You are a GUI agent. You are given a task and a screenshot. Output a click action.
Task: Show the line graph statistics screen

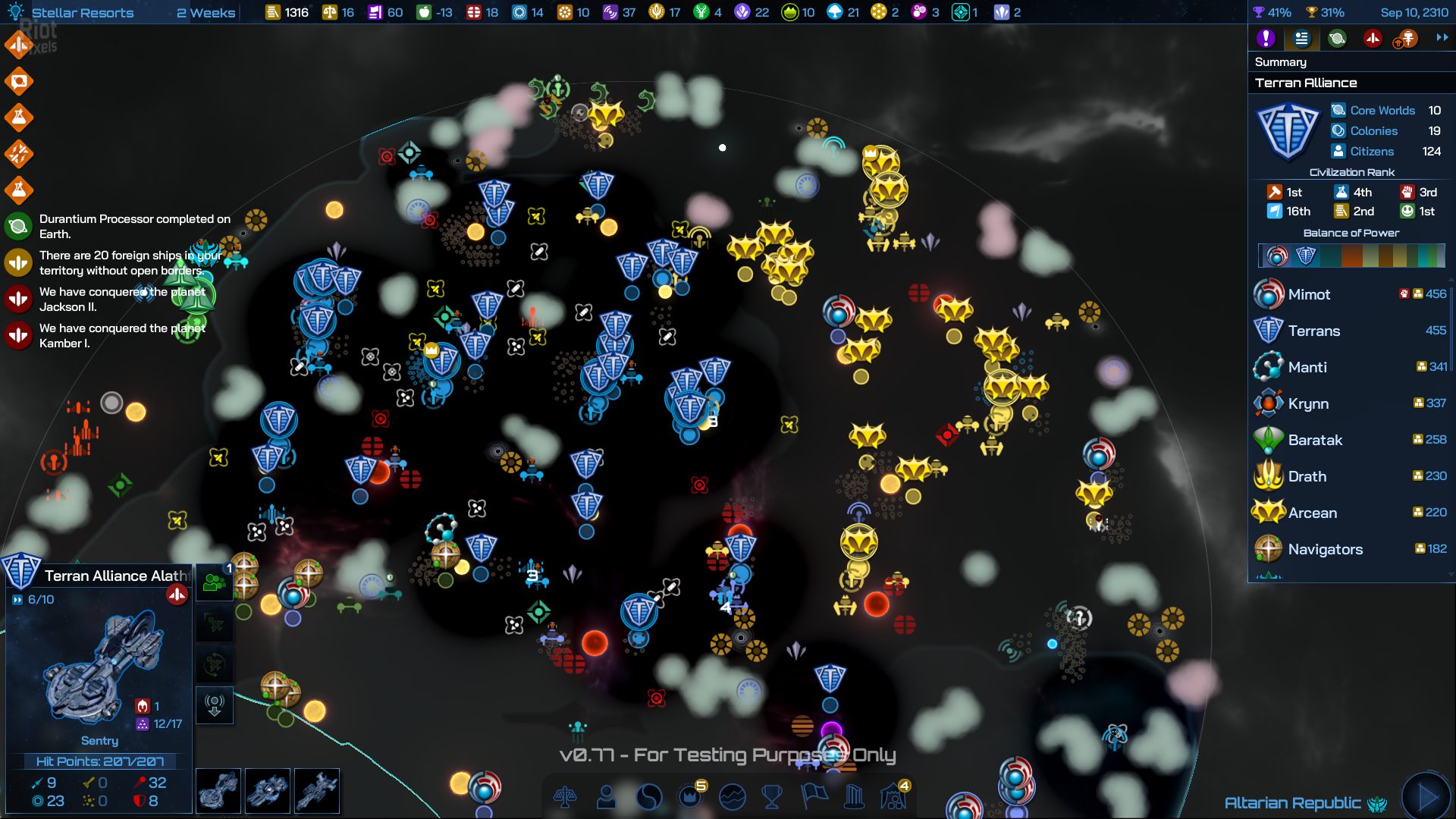[x=732, y=797]
